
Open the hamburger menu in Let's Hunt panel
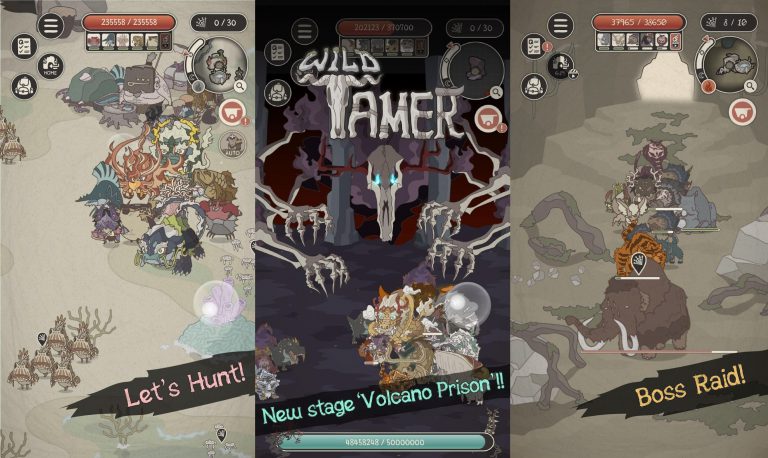point(50,25)
